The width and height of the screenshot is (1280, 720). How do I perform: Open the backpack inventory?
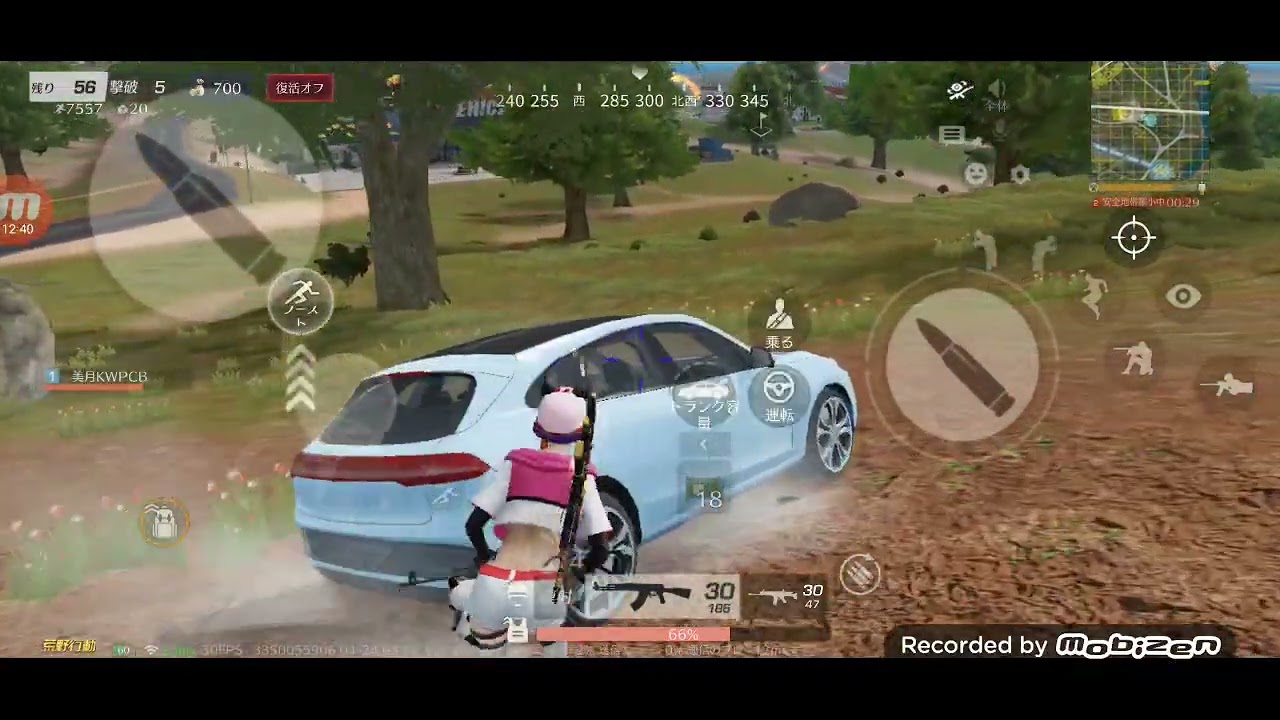[163, 521]
